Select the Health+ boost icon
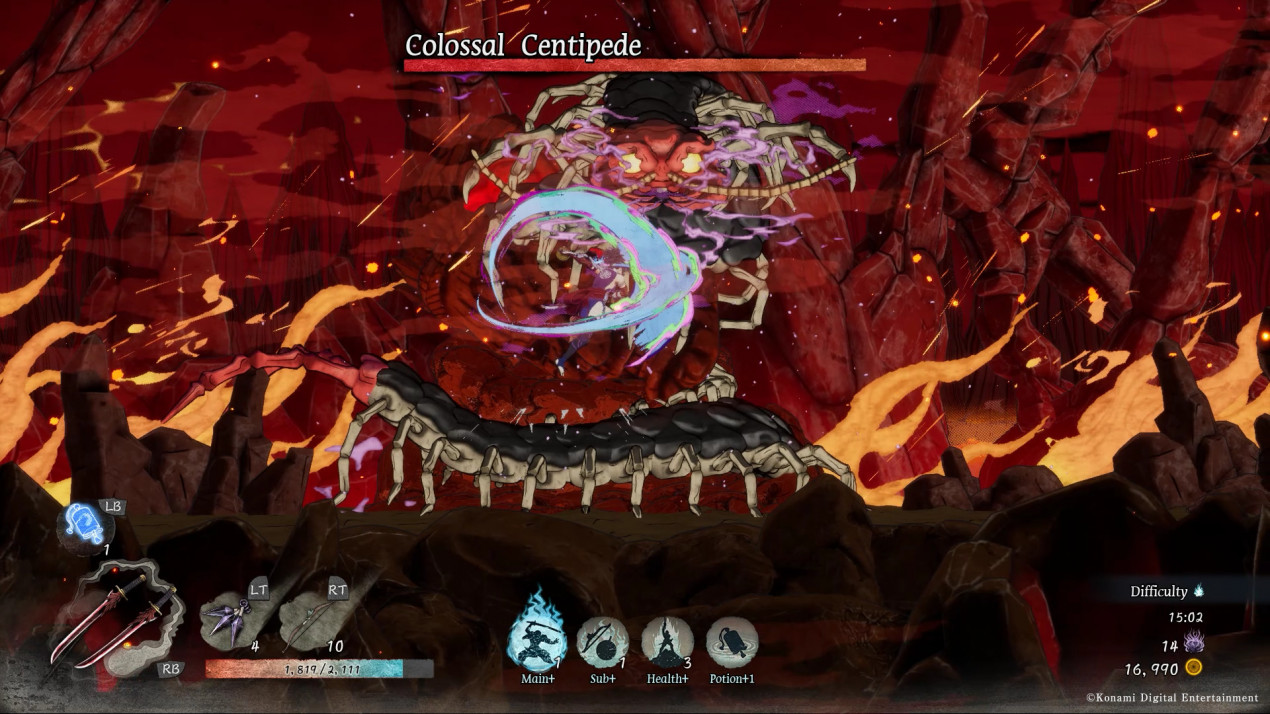 coord(667,642)
